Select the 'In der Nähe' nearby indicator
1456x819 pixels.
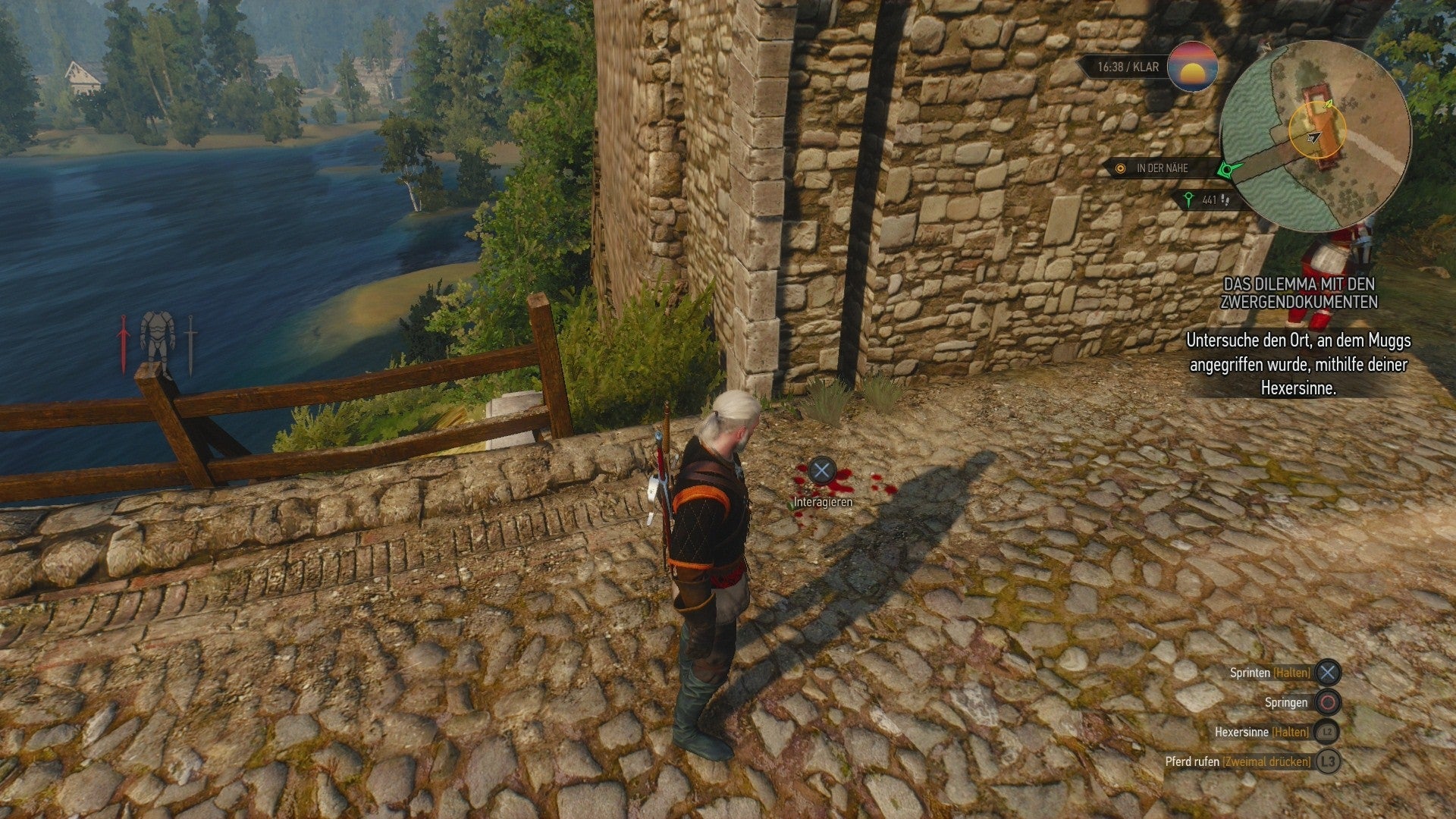pos(1162,168)
